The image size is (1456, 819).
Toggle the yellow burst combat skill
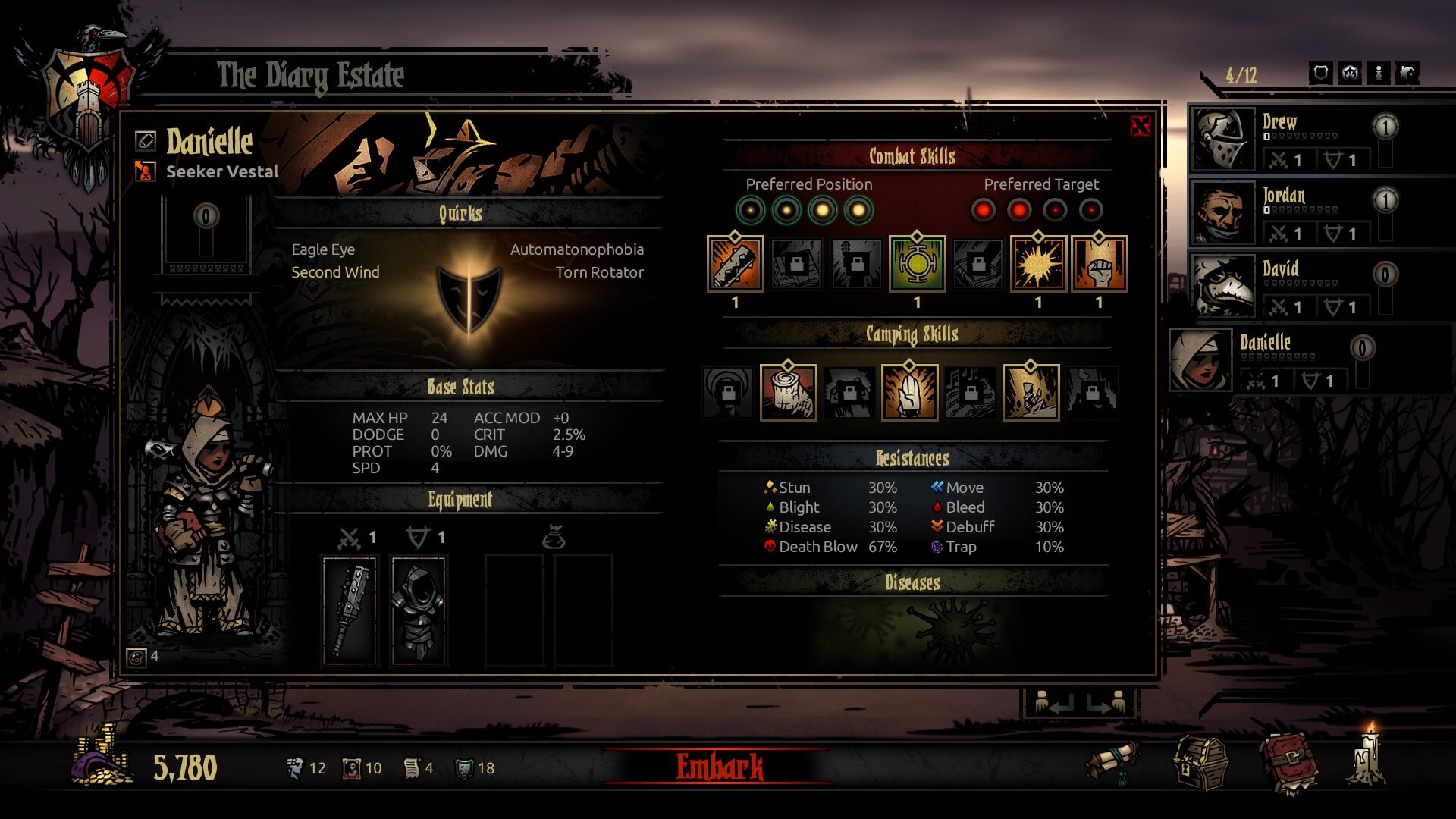click(x=1038, y=264)
